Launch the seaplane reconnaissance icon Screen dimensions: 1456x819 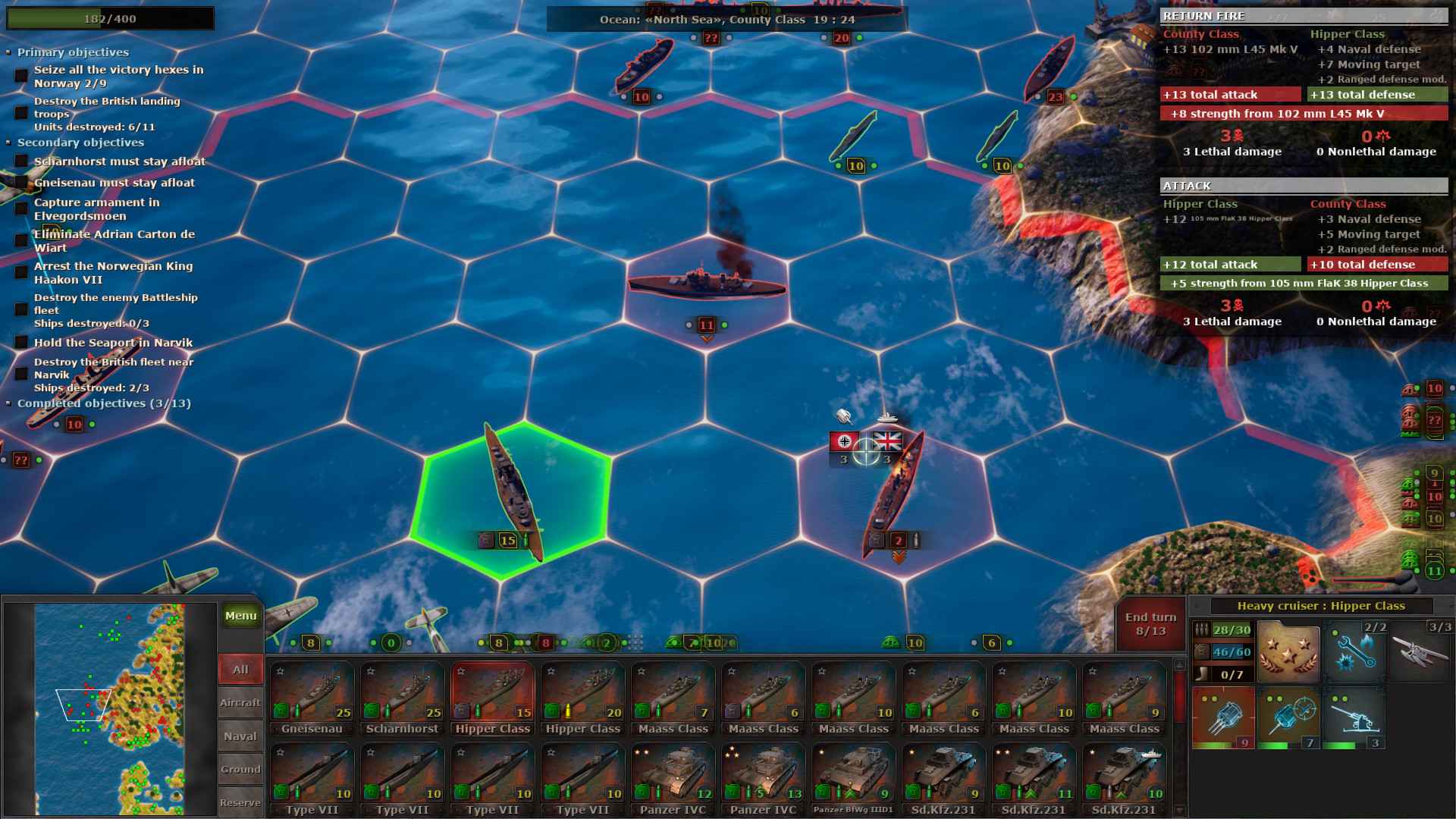point(1419,650)
